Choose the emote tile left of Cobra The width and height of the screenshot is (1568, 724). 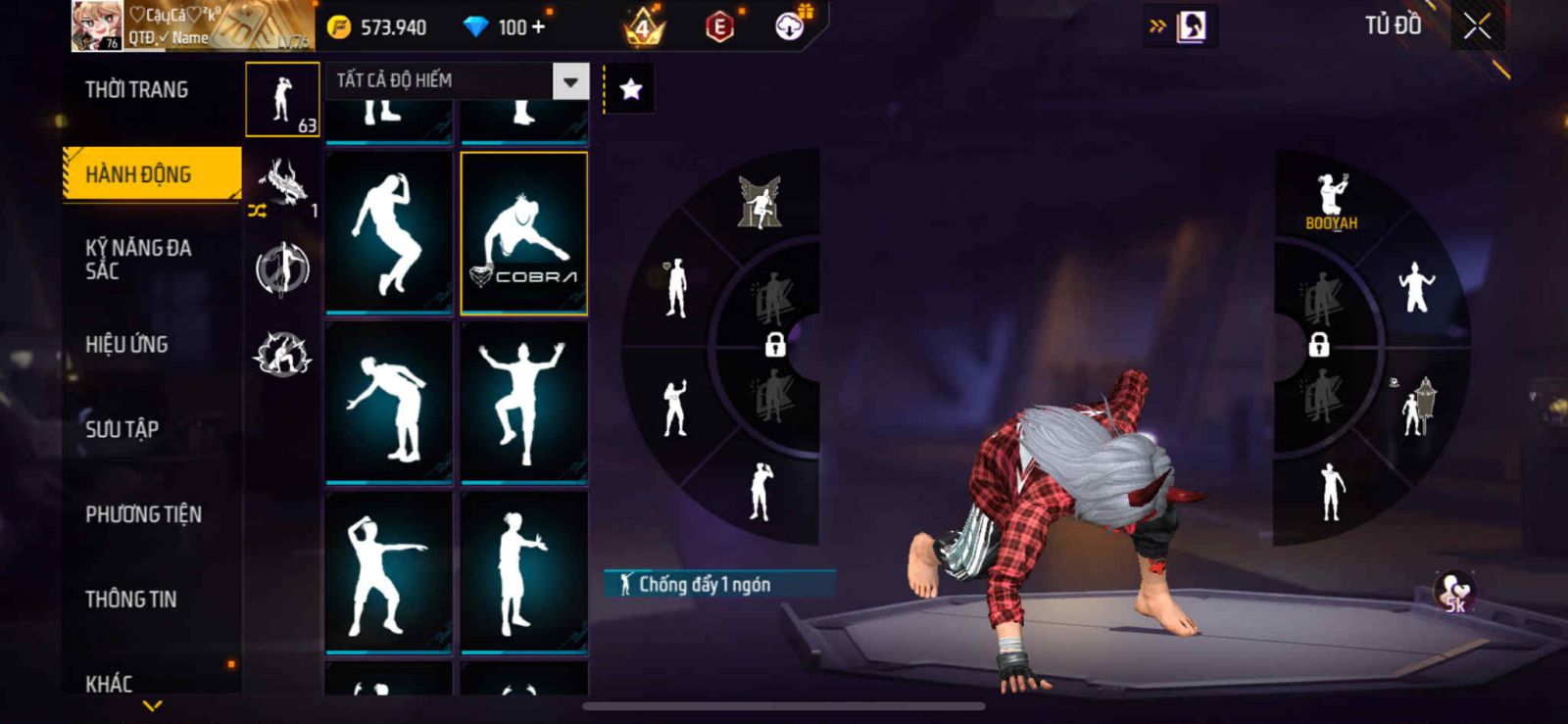[x=389, y=233]
